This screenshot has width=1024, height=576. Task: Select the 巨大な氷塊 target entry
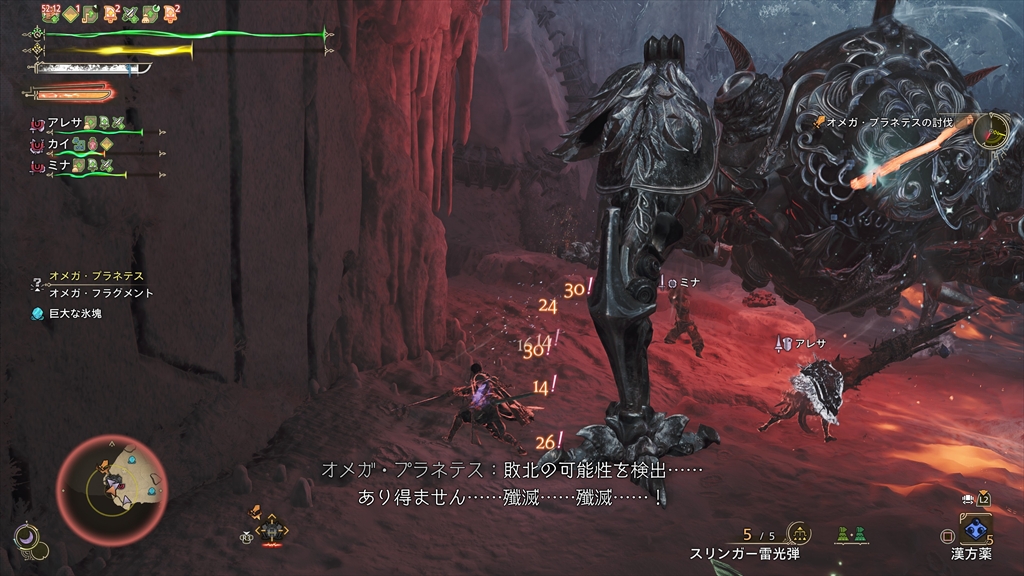pyautogui.click(x=74, y=313)
